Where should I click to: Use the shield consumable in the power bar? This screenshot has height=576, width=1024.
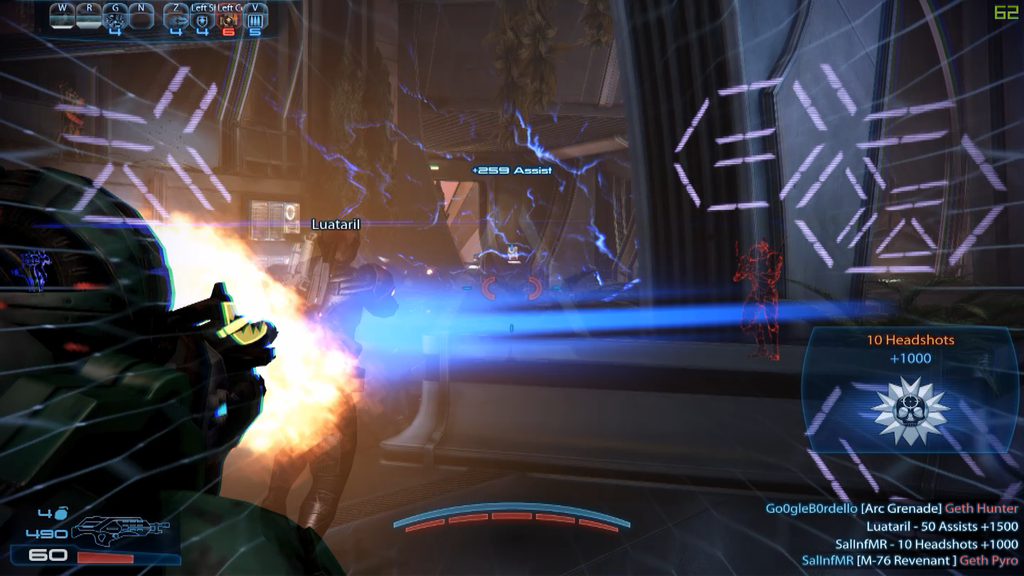click(x=202, y=18)
